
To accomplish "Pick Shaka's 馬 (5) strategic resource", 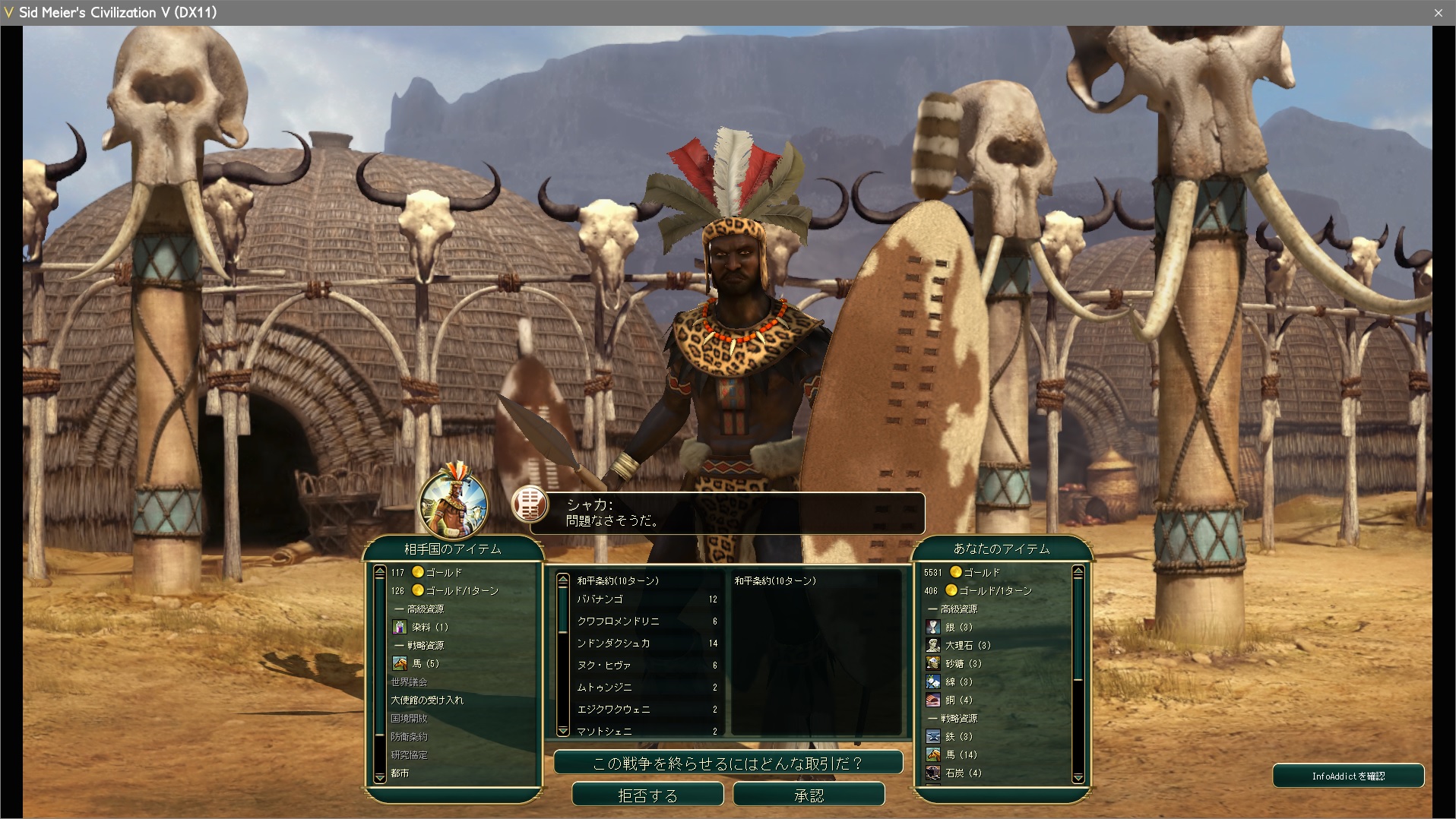I will (x=425, y=663).
